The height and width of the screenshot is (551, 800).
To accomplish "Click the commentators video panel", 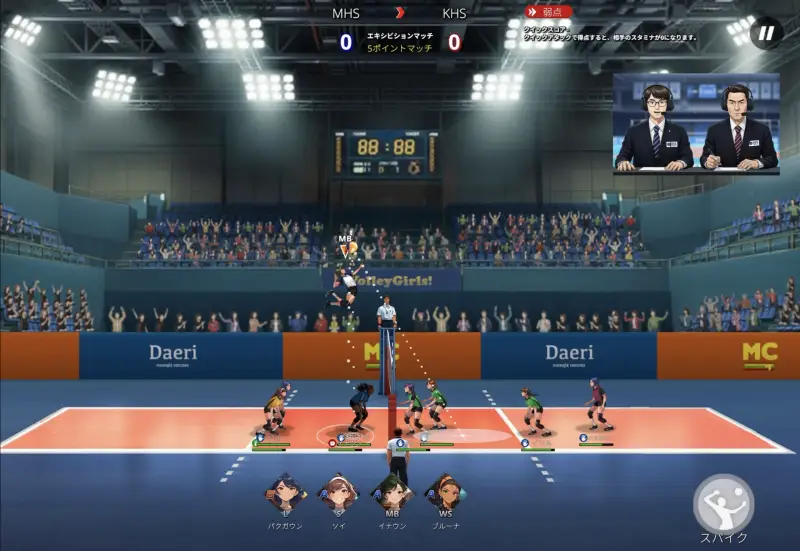I will (x=696, y=124).
